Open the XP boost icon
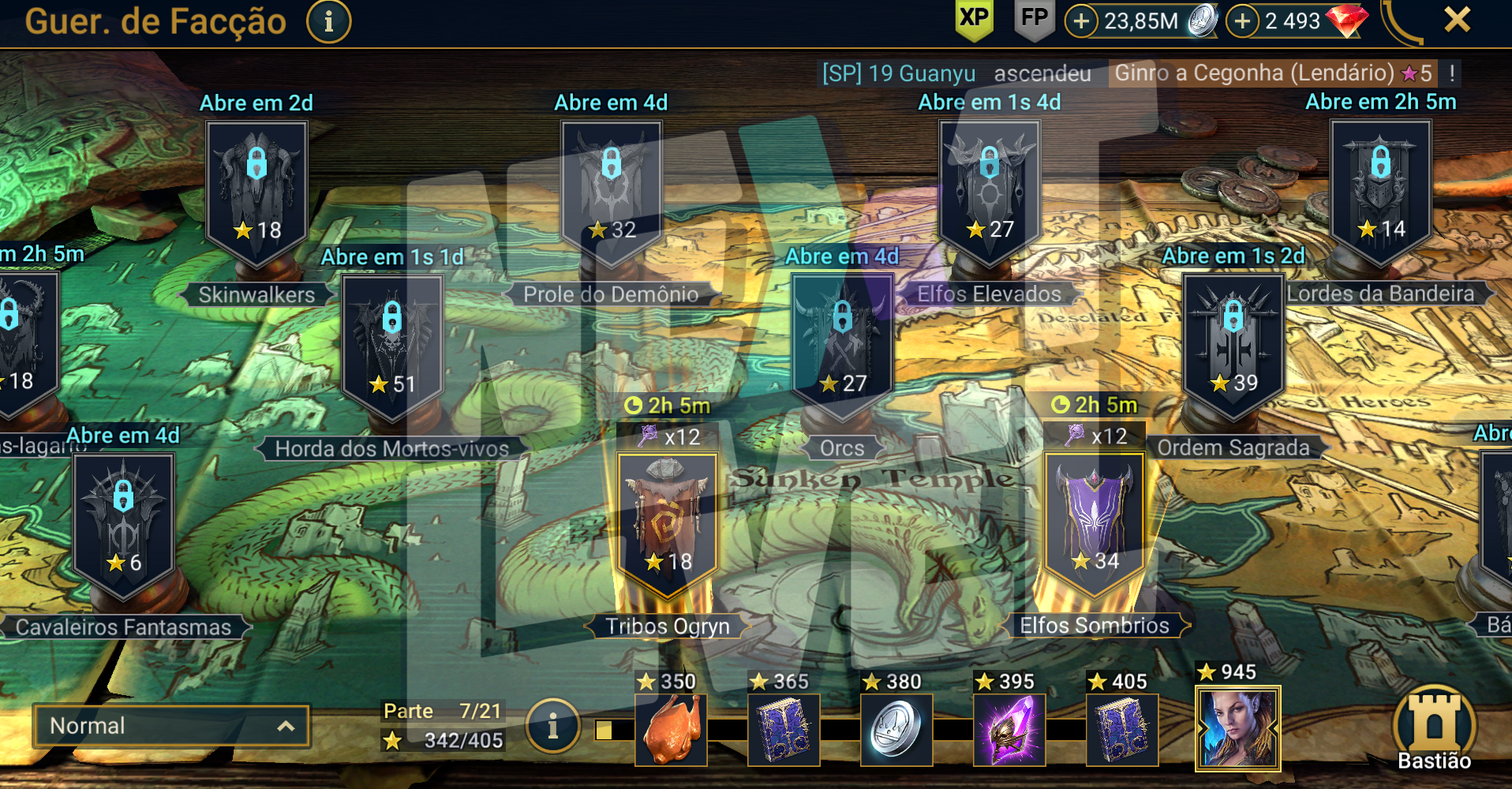The height and width of the screenshot is (789, 1512). point(974,19)
